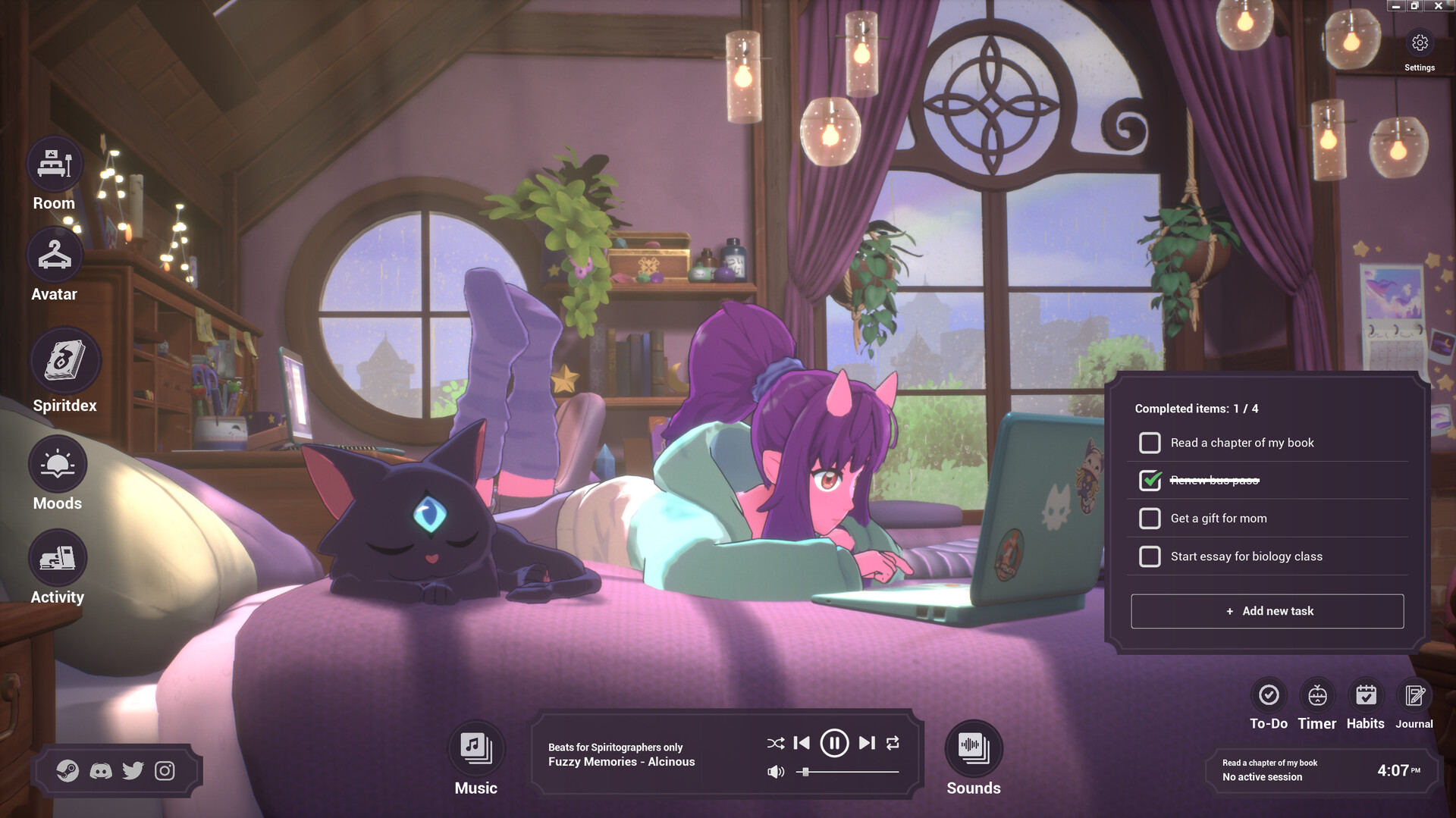
Task: Mark 'Get a gift for mom' as done
Action: (x=1150, y=518)
